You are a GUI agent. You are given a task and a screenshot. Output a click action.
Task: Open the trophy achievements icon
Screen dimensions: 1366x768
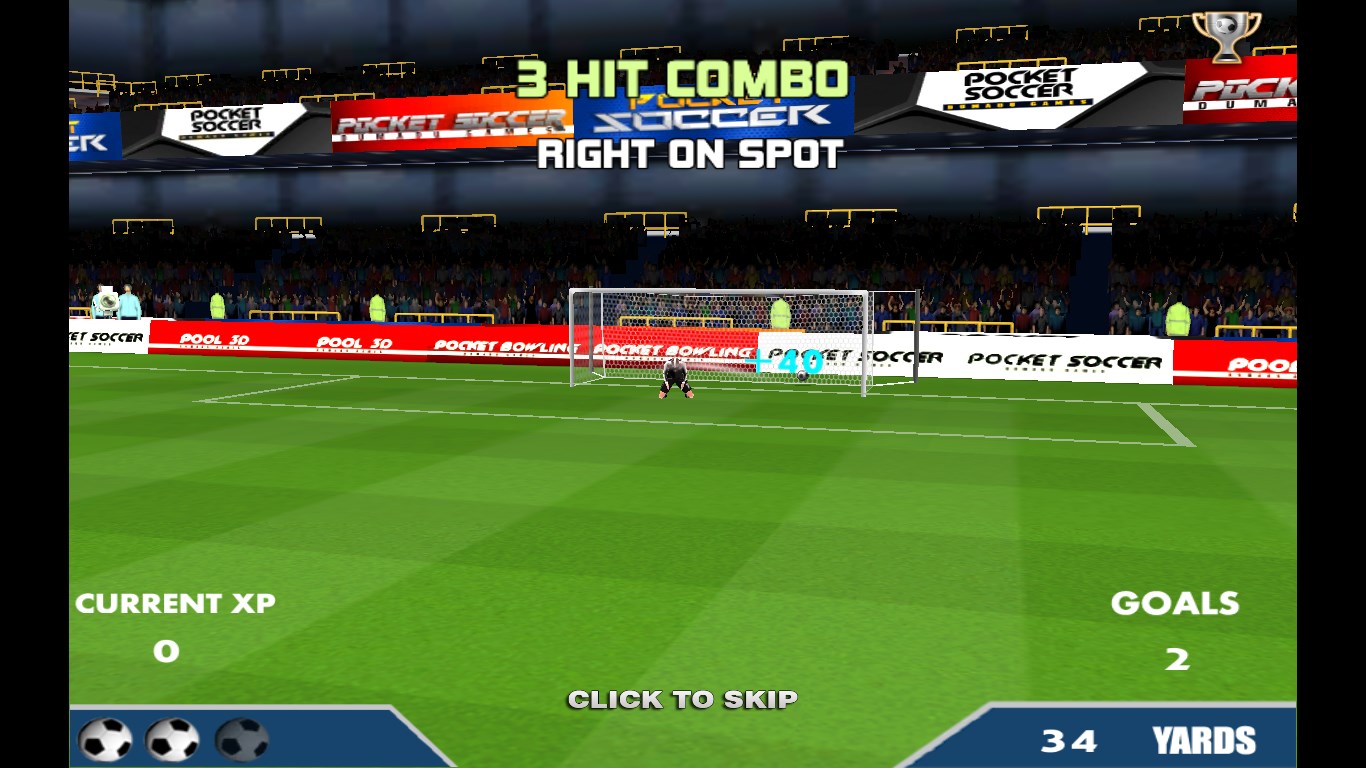click(x=1226, y=36)
